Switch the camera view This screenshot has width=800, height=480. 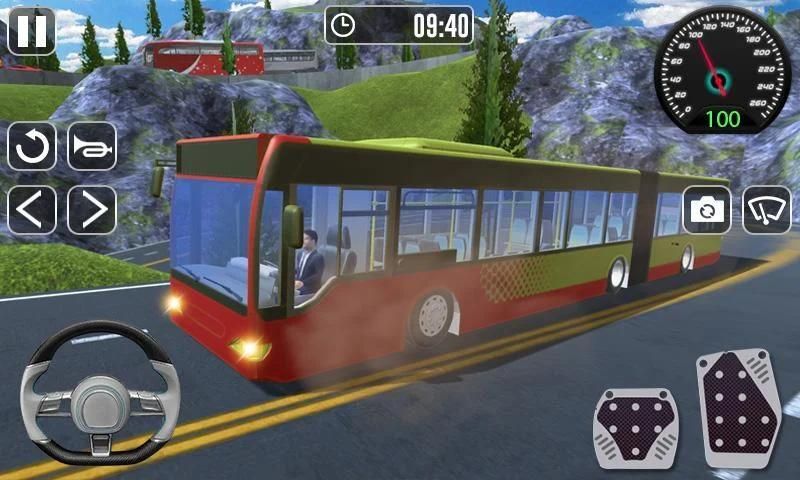pos(707,210)
